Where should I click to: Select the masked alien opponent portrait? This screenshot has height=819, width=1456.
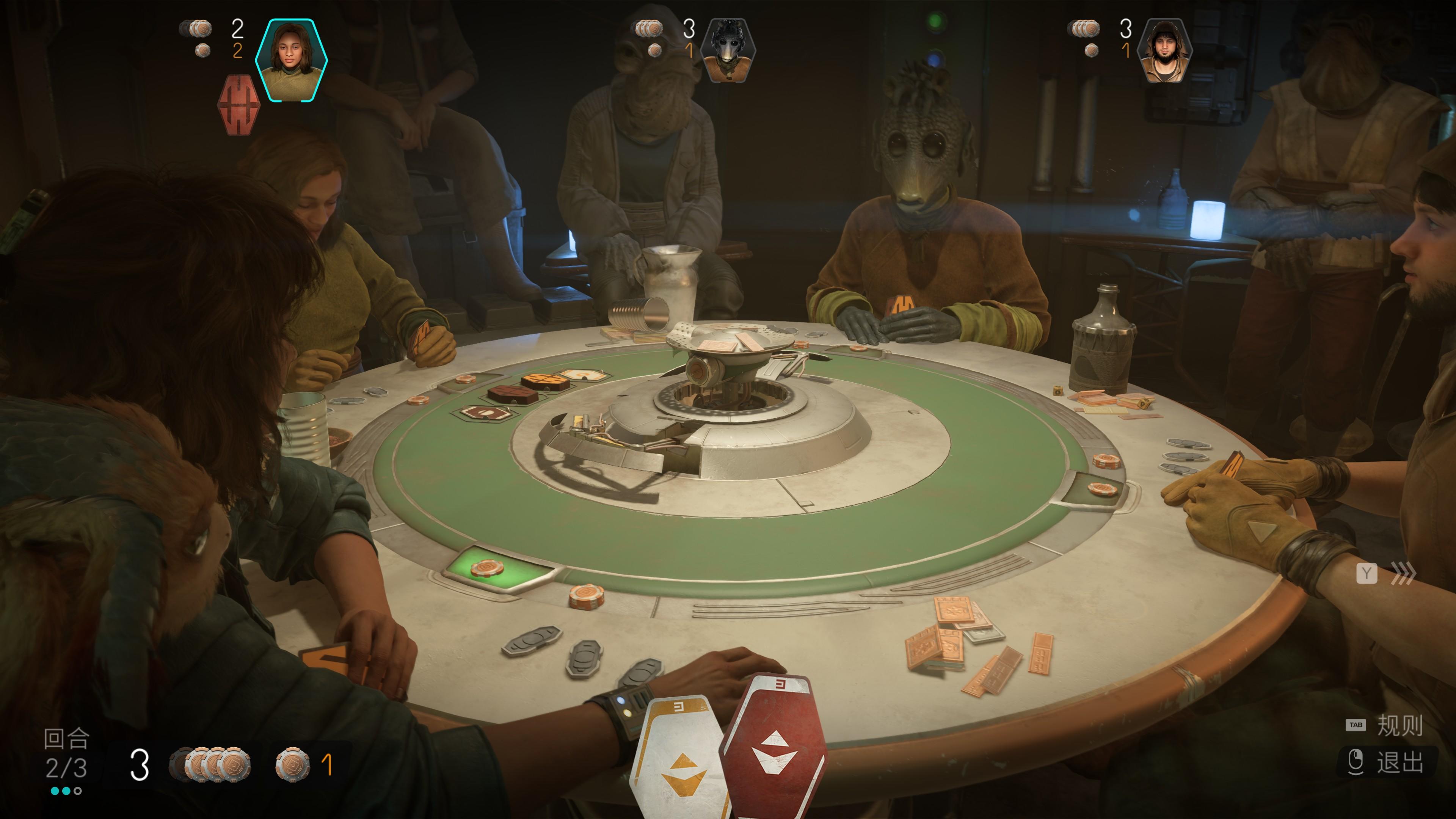[x=728, y=51]
